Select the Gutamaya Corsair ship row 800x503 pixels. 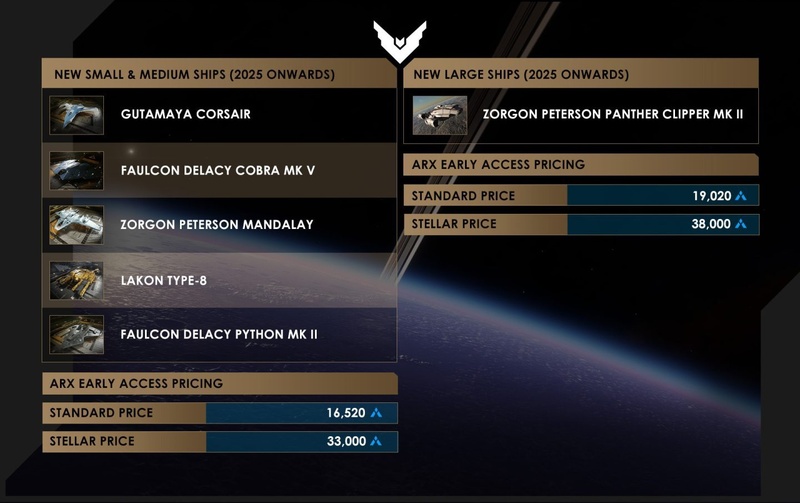tap(218, 115)
